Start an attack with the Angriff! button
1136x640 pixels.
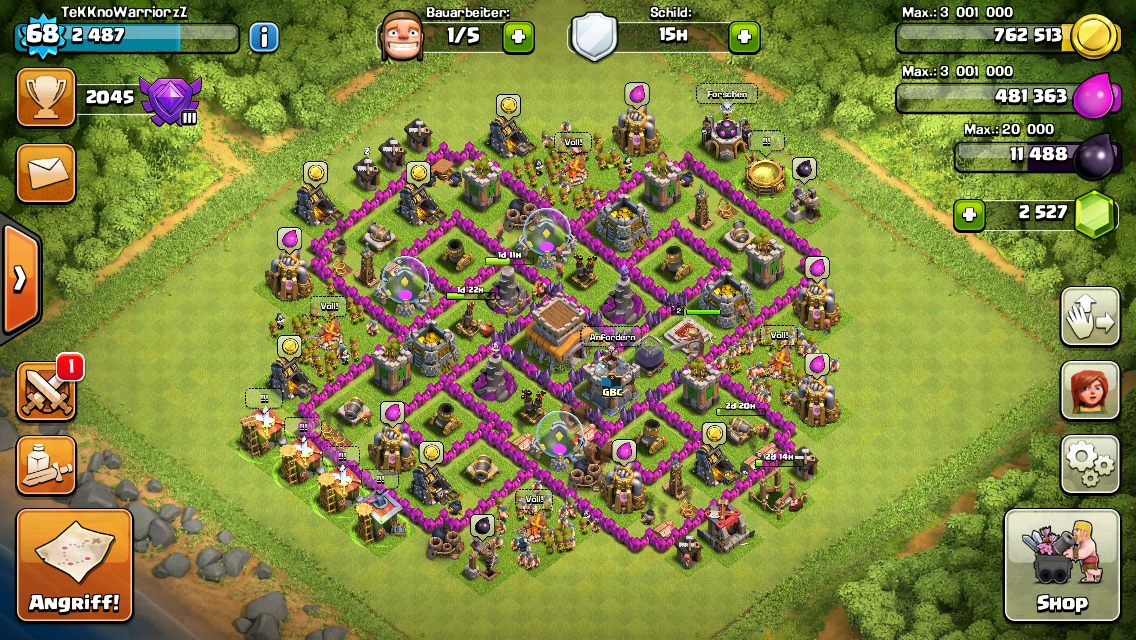click(74, 565)
